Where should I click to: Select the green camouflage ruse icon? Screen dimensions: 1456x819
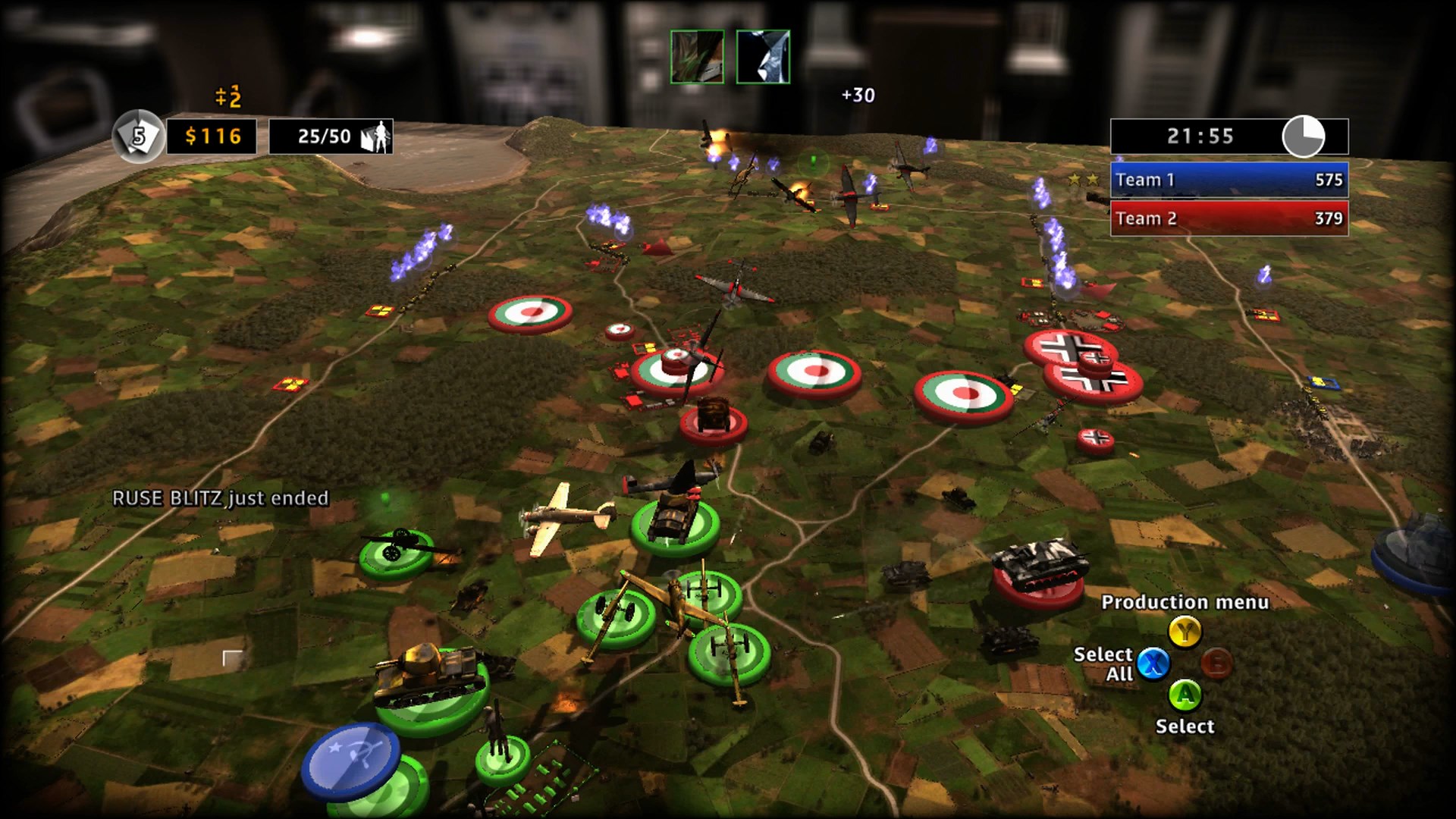pyautogui.click(x=697, y=57)
